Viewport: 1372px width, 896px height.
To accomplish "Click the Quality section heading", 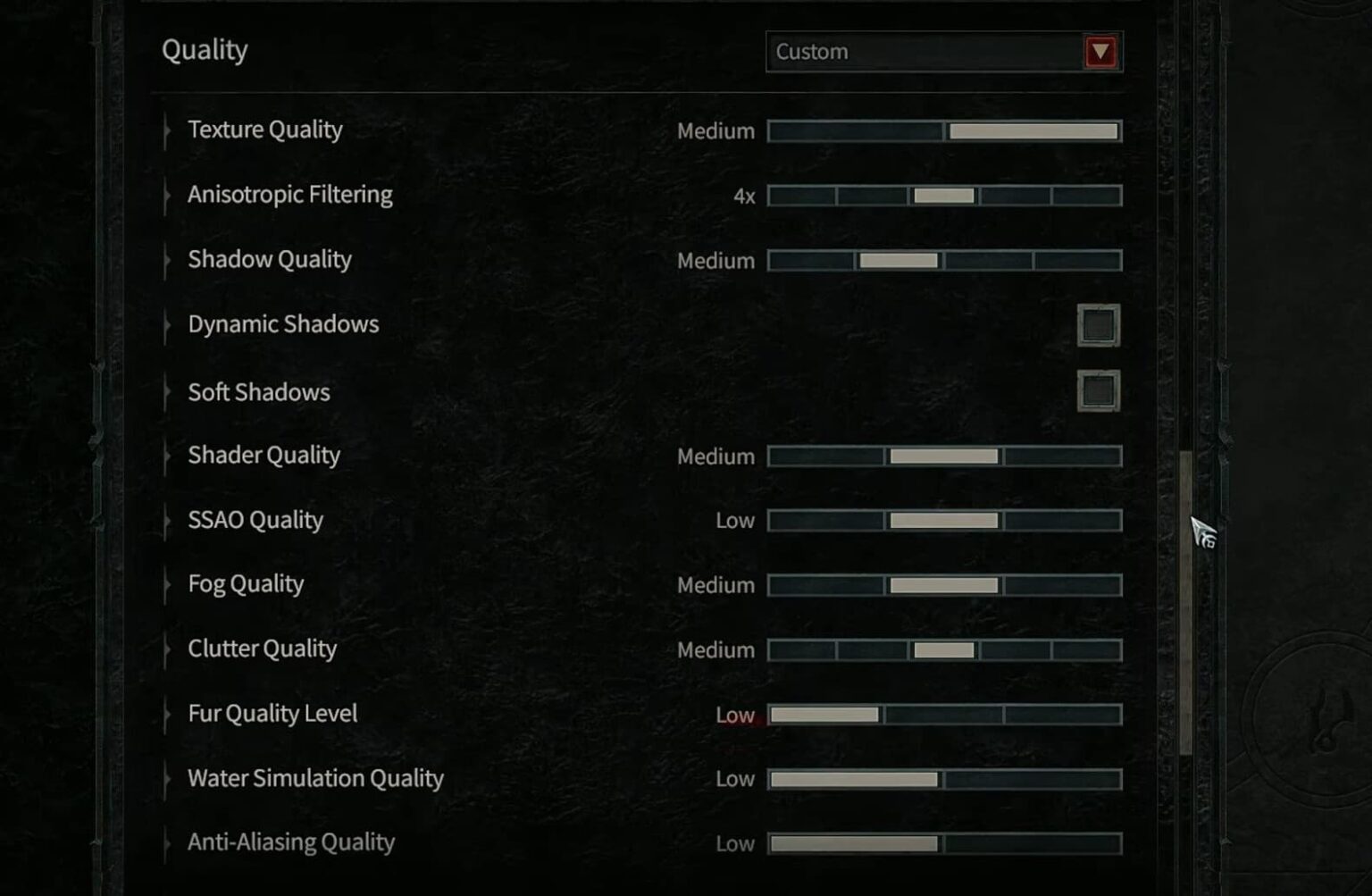I will pos(204,50).
